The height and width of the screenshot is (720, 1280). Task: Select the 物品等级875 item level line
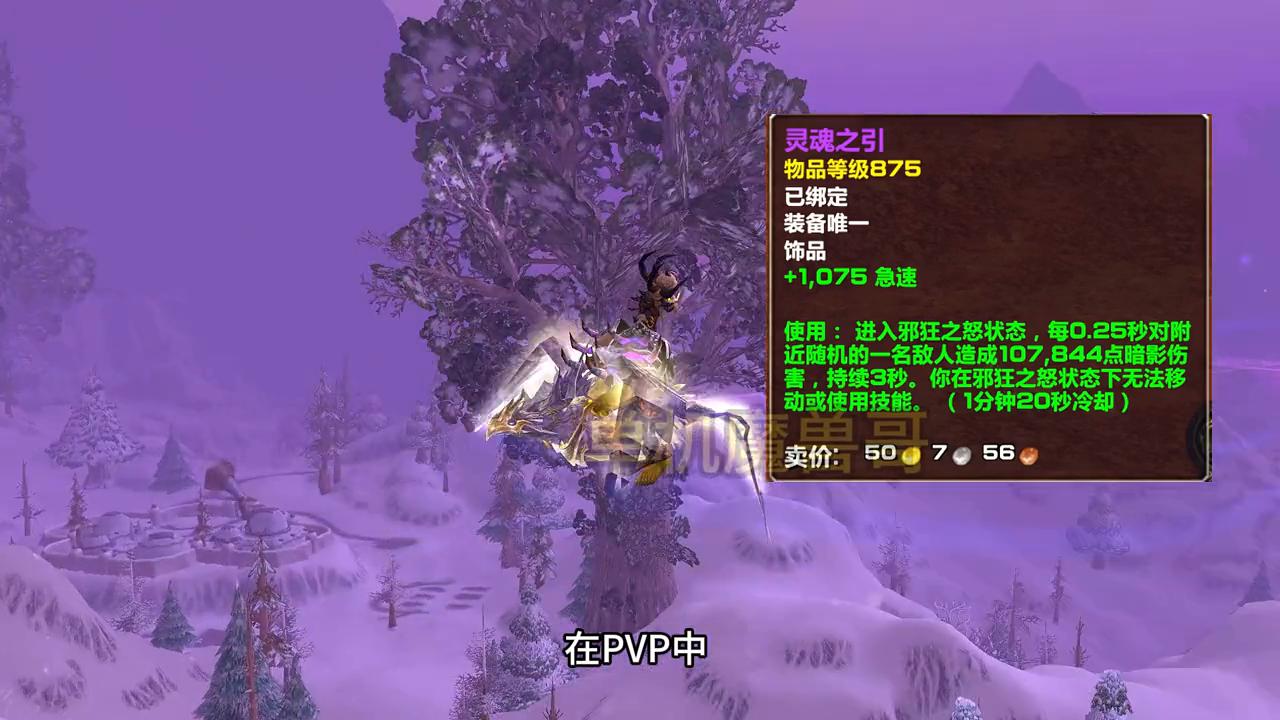[x=852, y=169]
